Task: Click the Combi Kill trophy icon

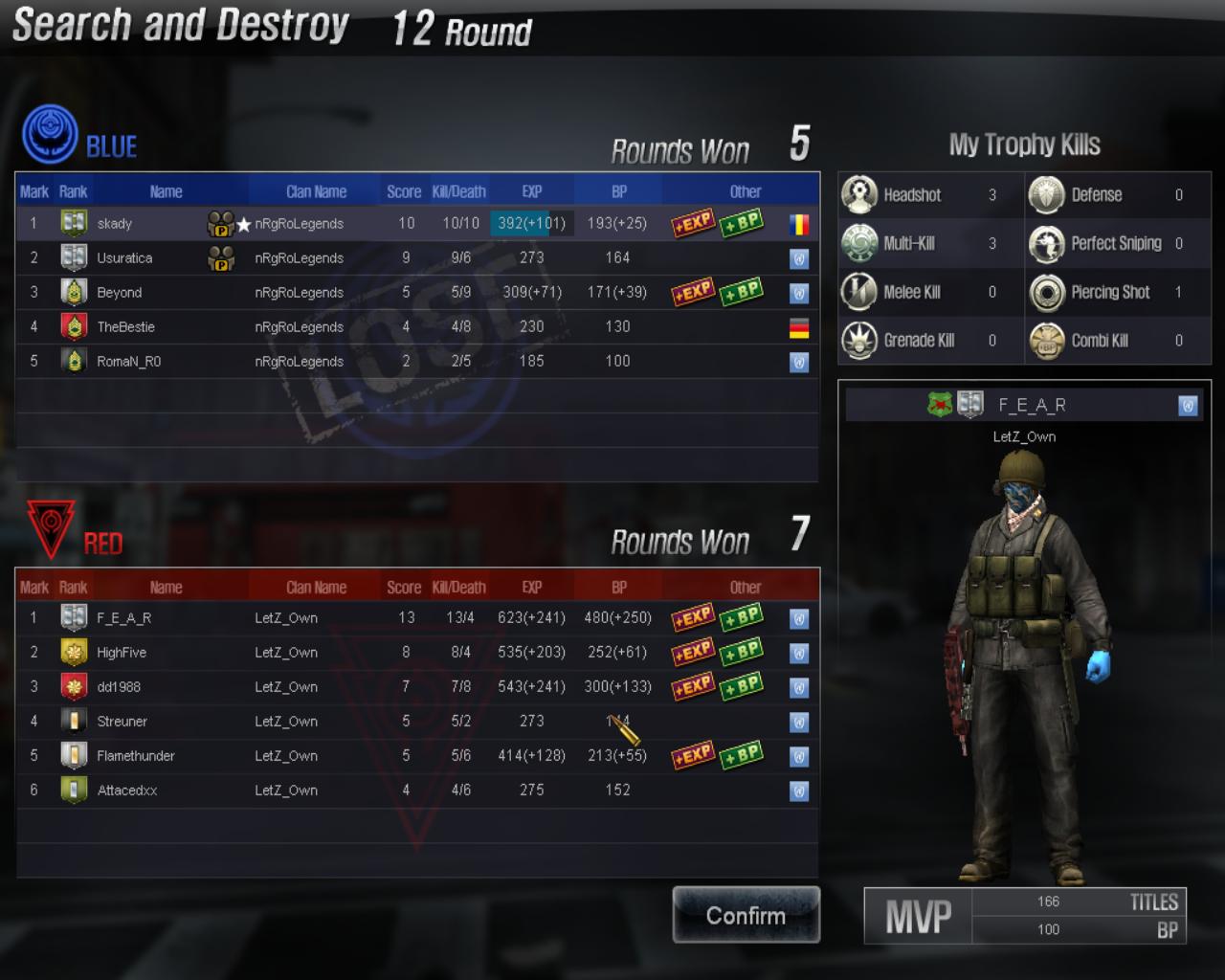Action: point(1045,341)
